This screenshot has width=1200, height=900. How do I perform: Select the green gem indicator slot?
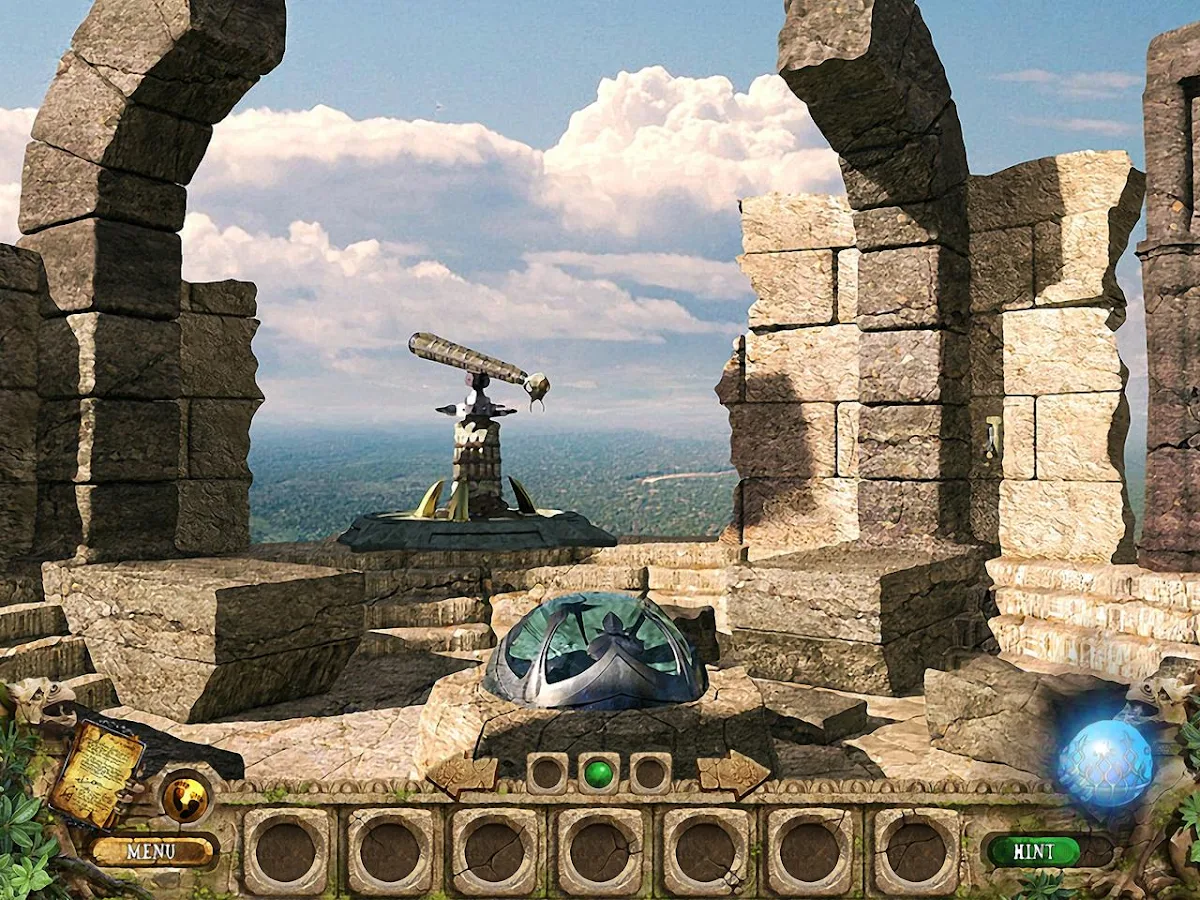[x=598, y=773]
